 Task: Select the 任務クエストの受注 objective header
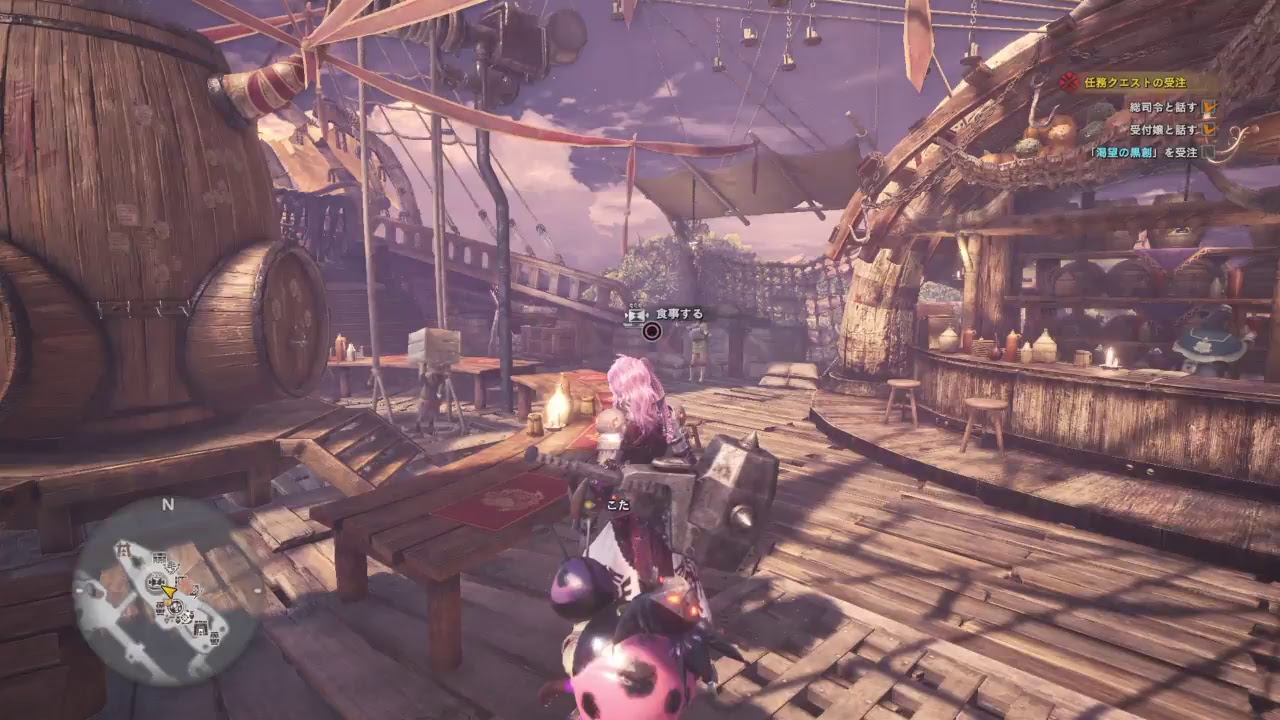click(1135, 82)
